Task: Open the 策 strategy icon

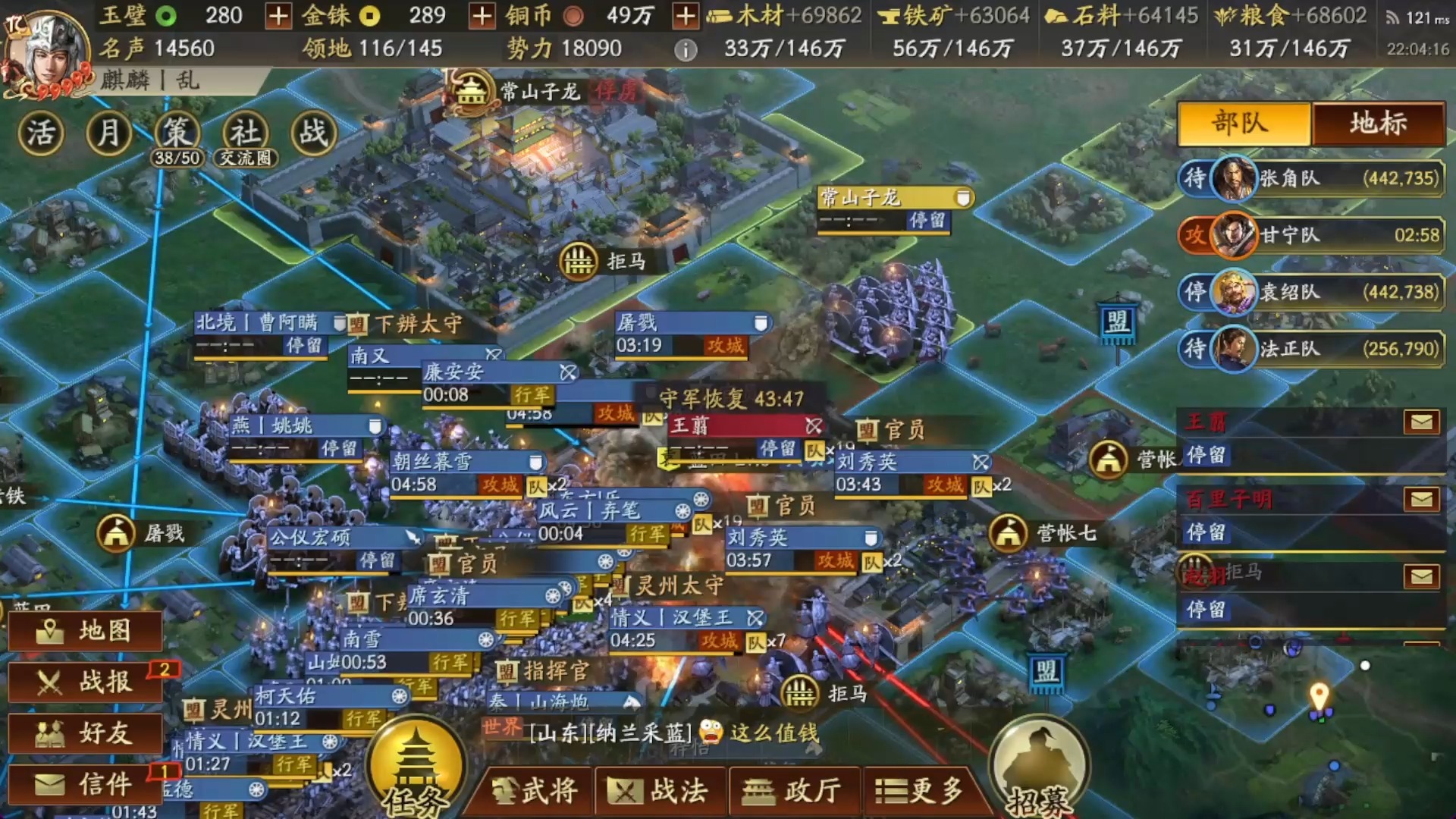Action: coord(176,133)
